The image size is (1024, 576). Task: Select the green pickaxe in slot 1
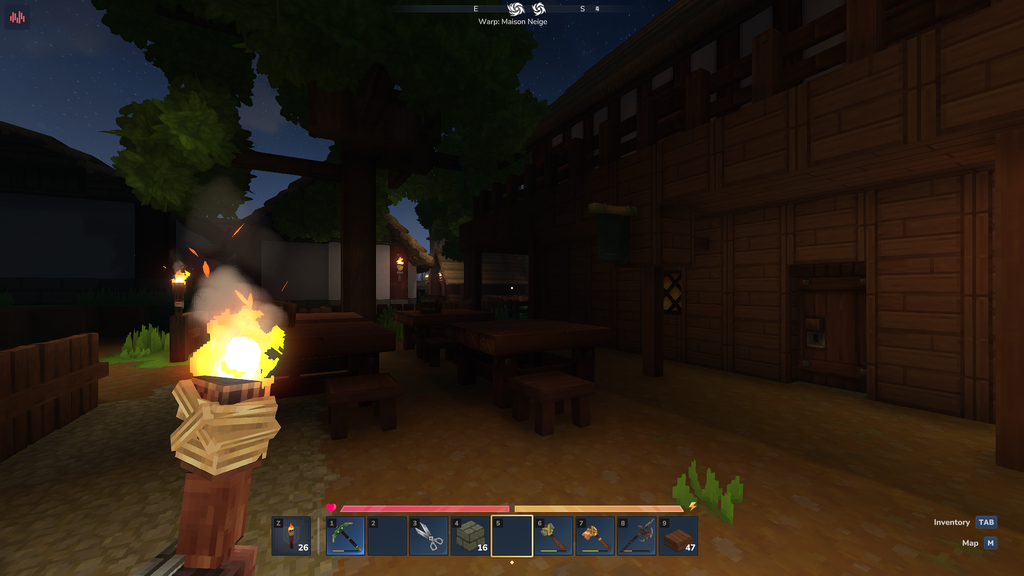[346, 536]
